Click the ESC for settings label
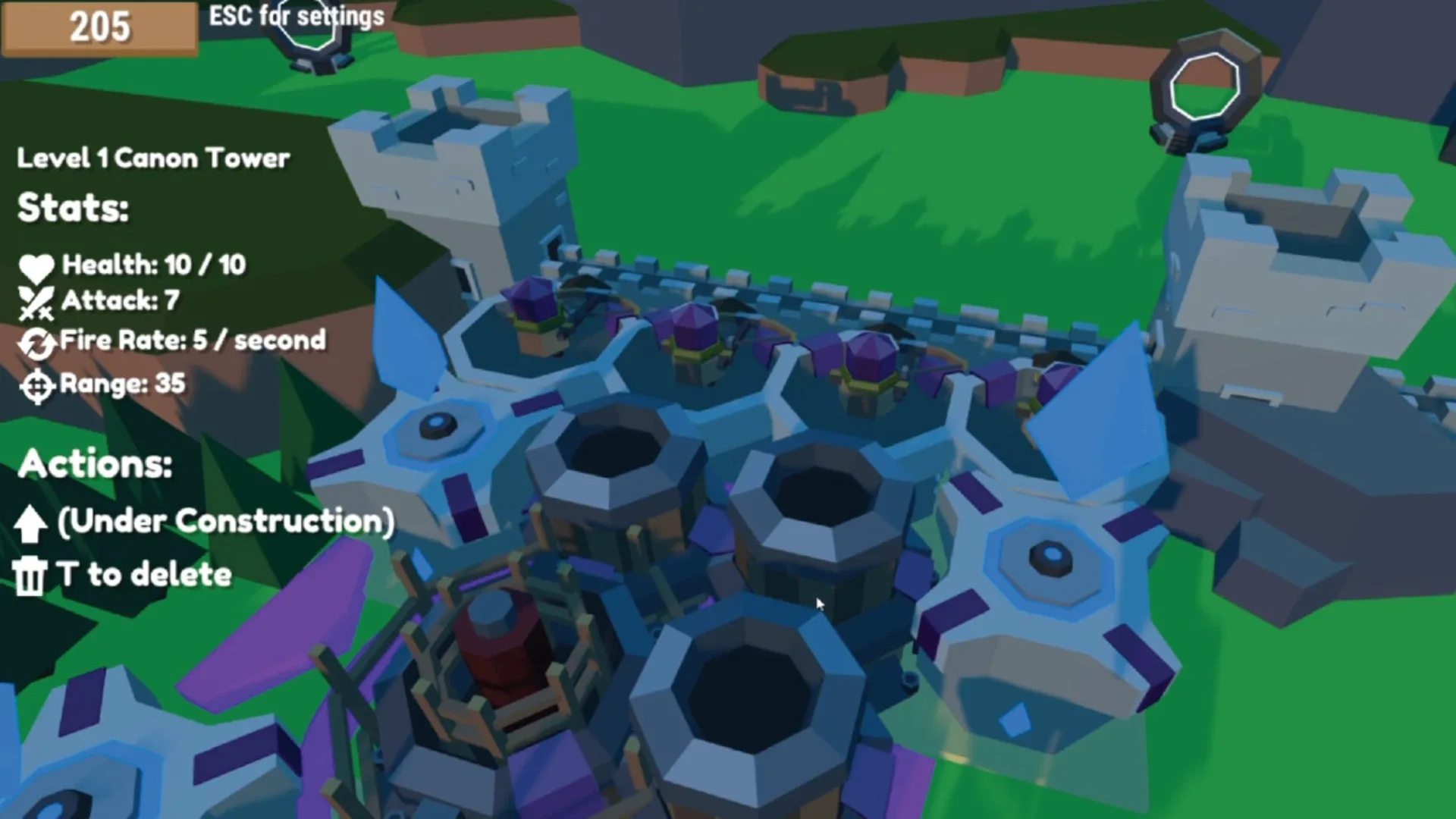 pyautogui.click(x=296, y=17)
